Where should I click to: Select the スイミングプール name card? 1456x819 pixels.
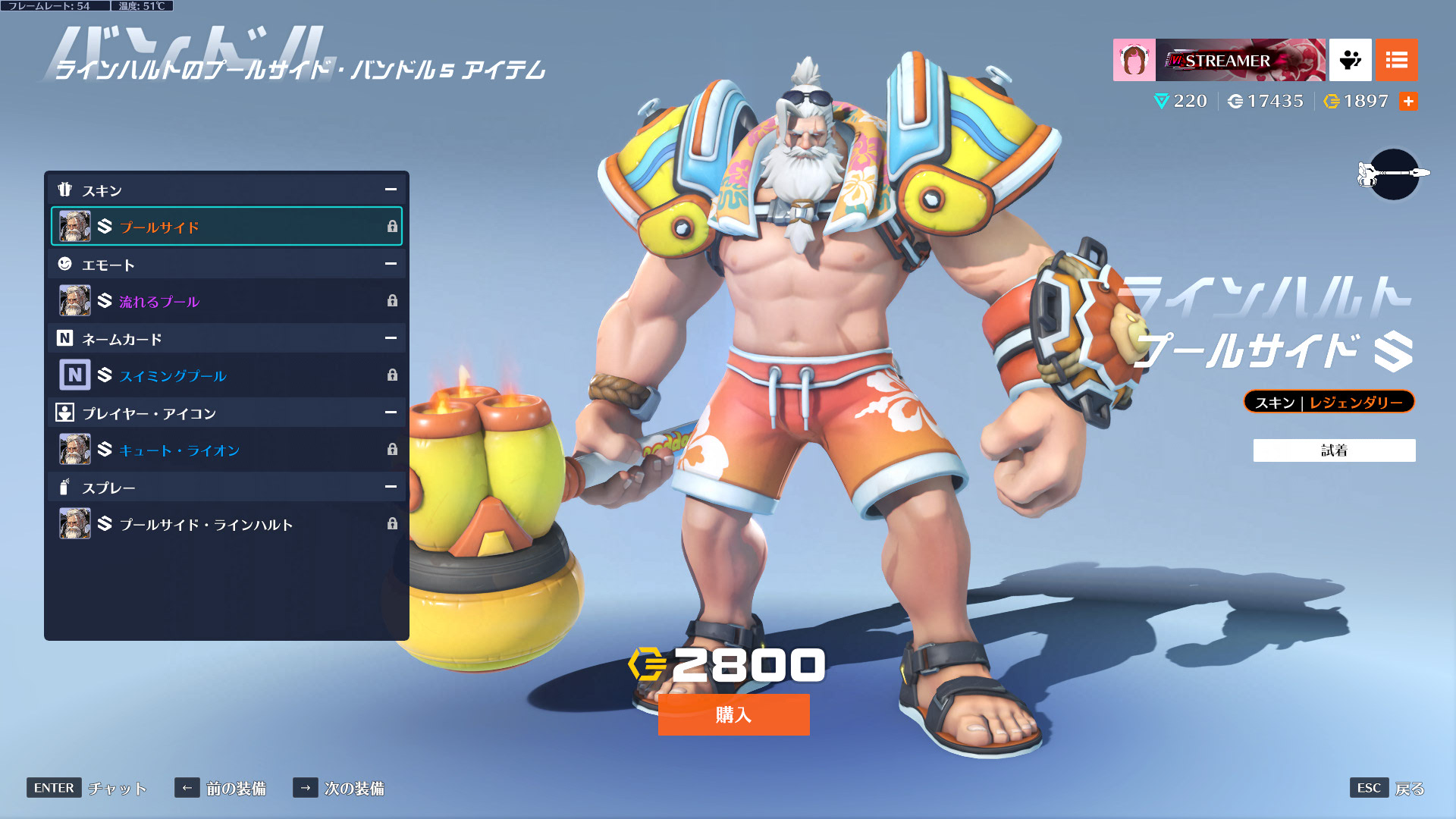pyautogui.click(x=226, y=375)
